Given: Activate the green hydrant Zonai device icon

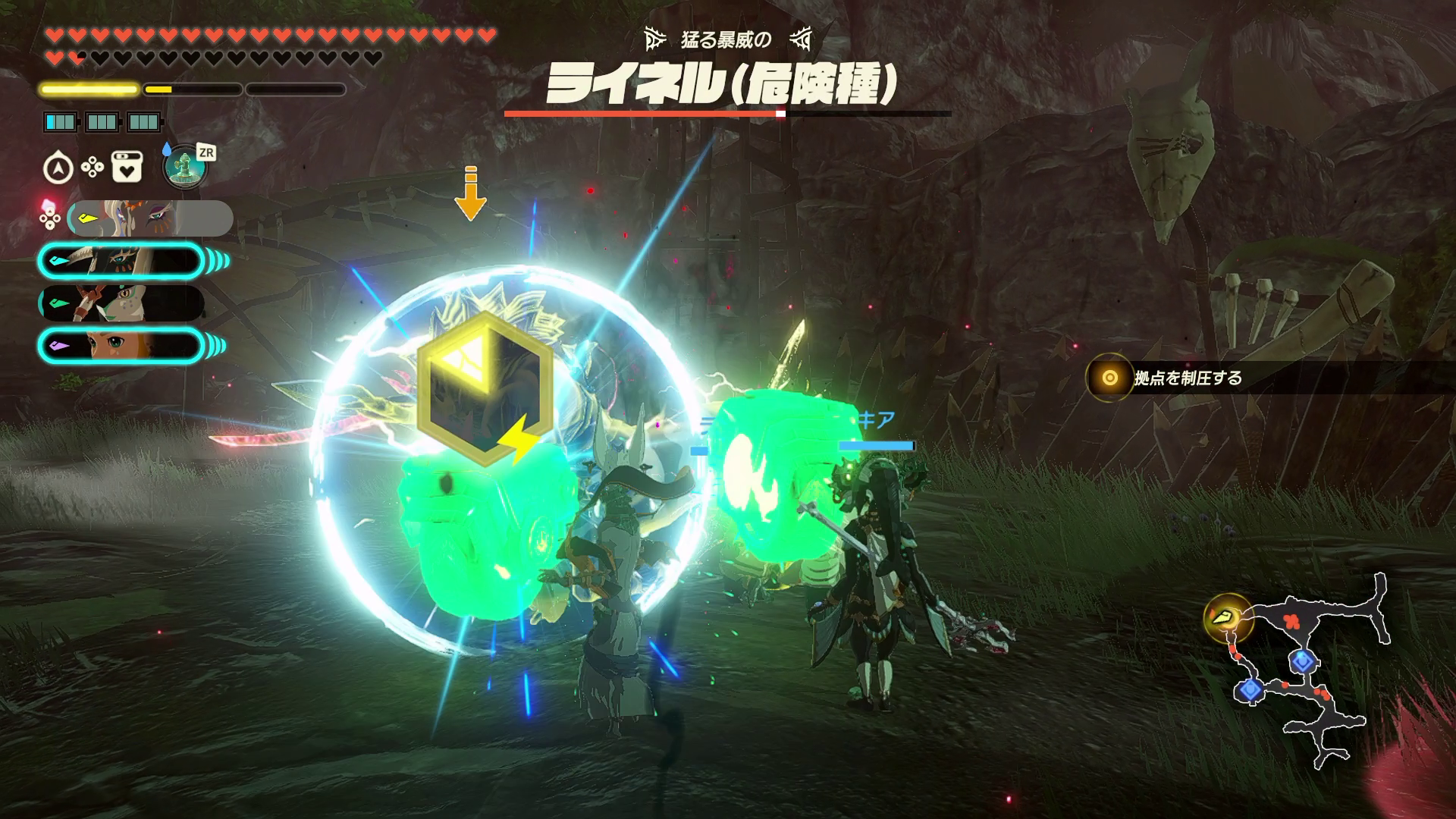Looking at the screenshot, I should coord(185,166).
